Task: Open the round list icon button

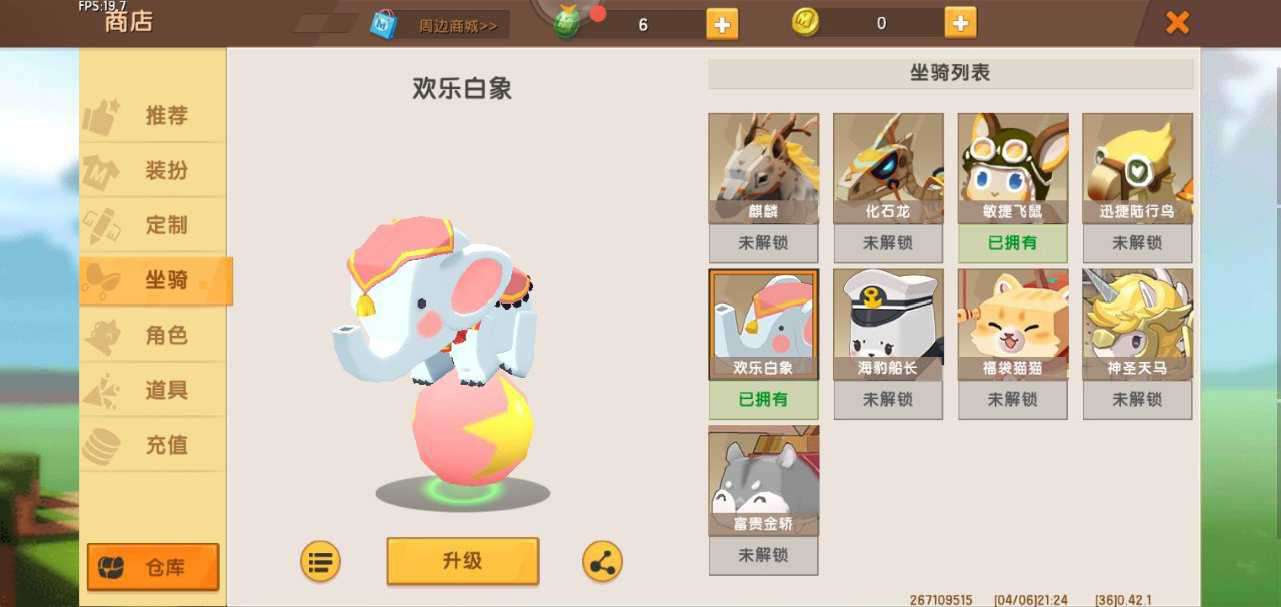Action: pos(320,562)
